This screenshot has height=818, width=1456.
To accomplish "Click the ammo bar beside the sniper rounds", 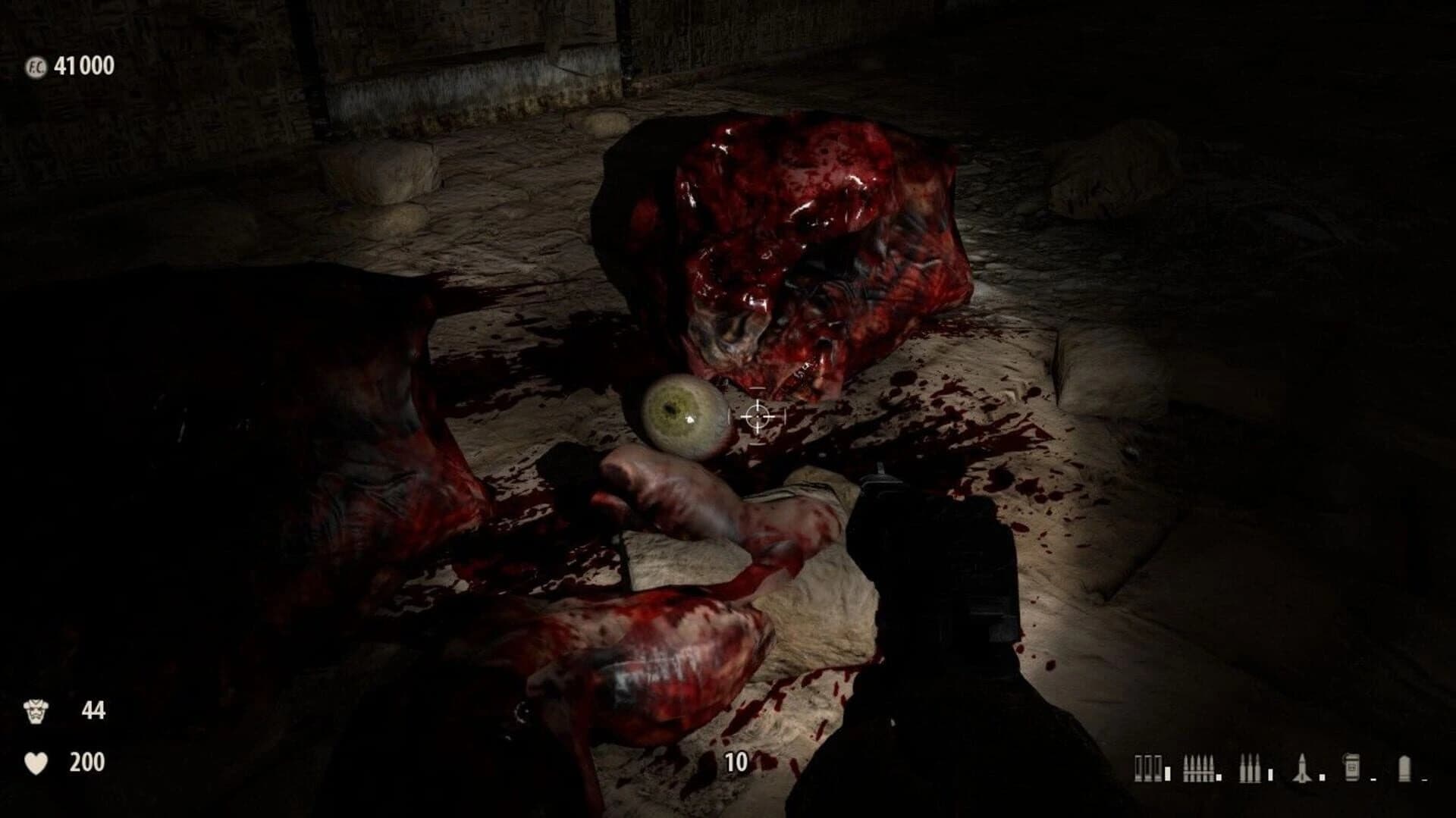I will coord(1270,772).
